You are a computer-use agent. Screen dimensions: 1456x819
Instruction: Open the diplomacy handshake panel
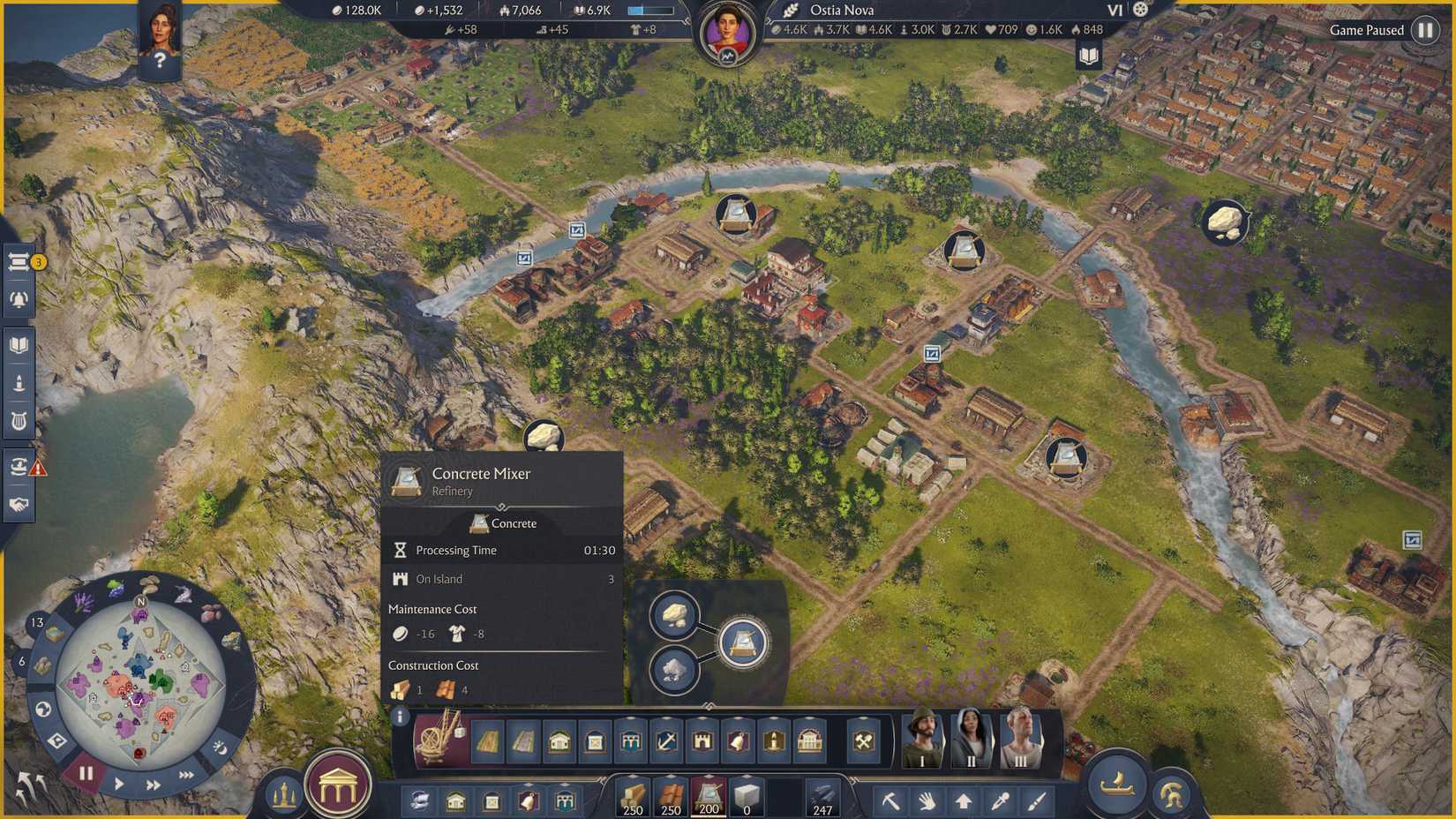click(19, 506)
